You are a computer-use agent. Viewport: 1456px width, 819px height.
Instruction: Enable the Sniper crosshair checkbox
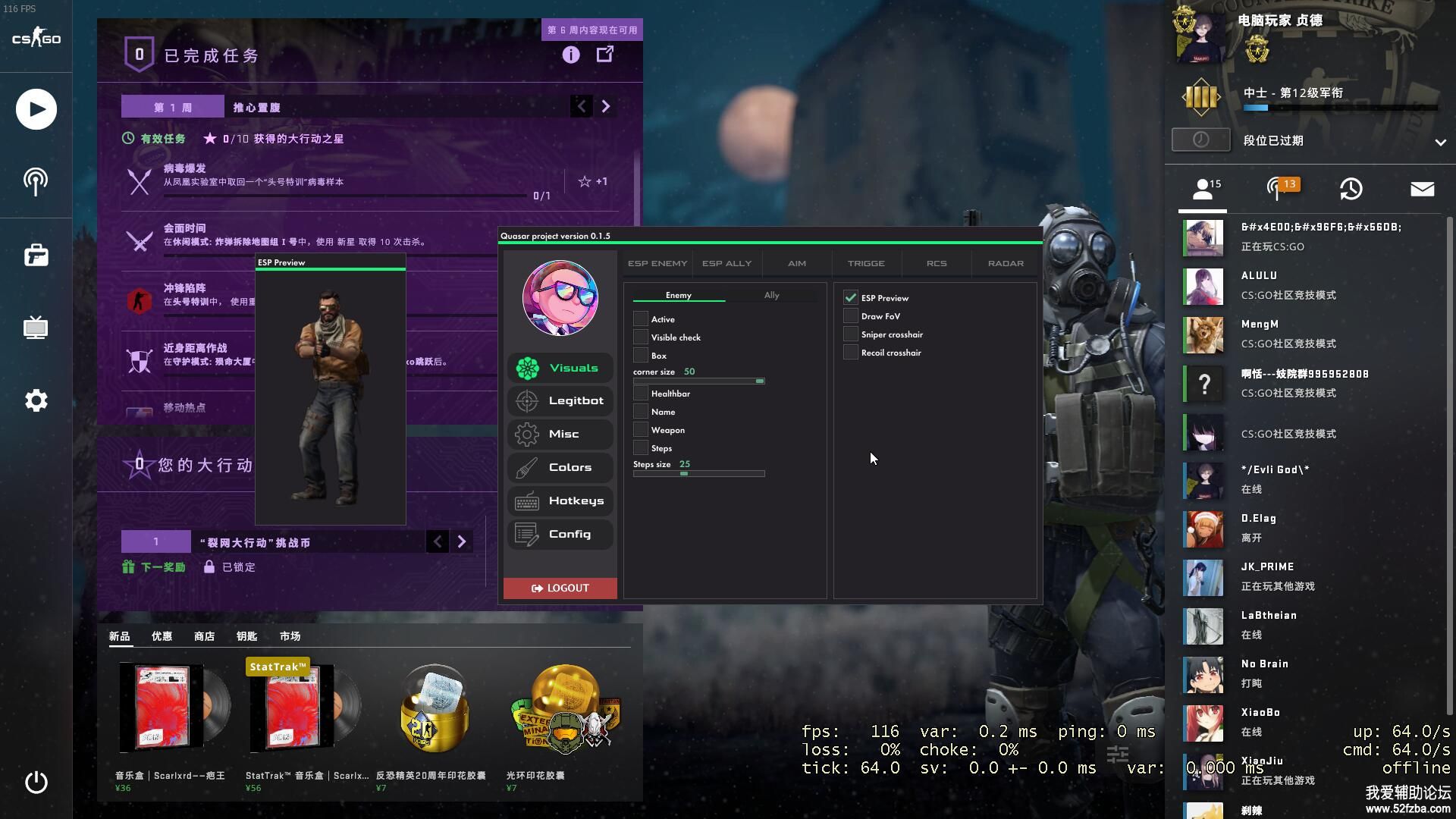coord(850,334)
